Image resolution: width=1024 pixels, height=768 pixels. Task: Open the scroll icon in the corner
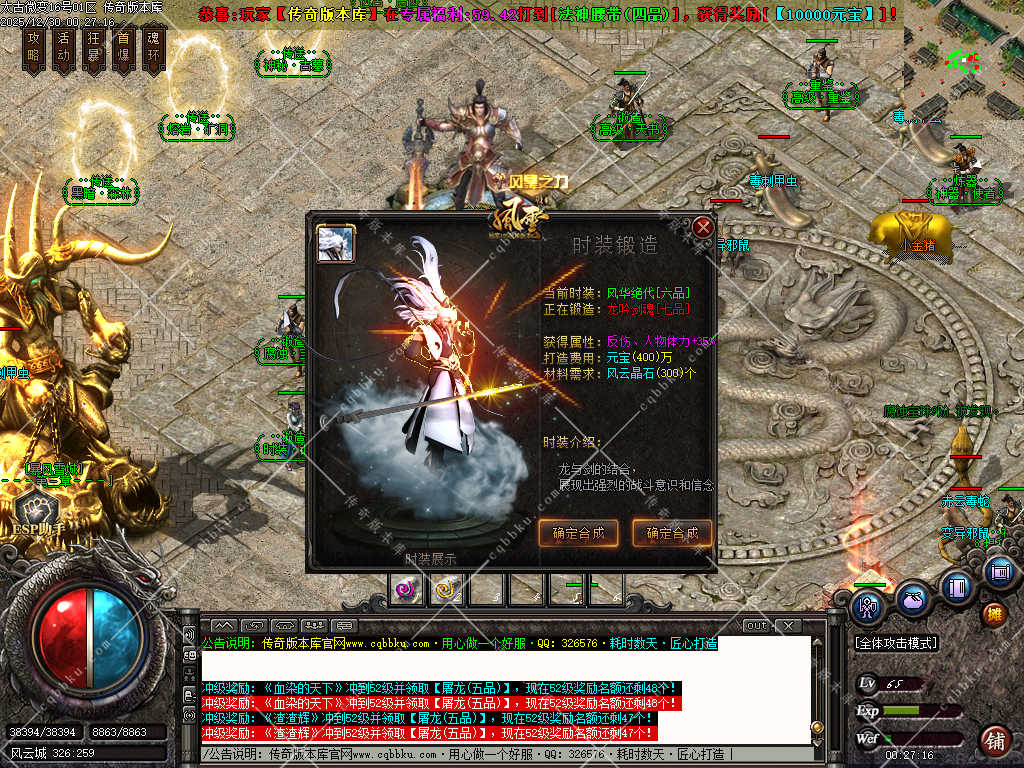coord(999,572)
